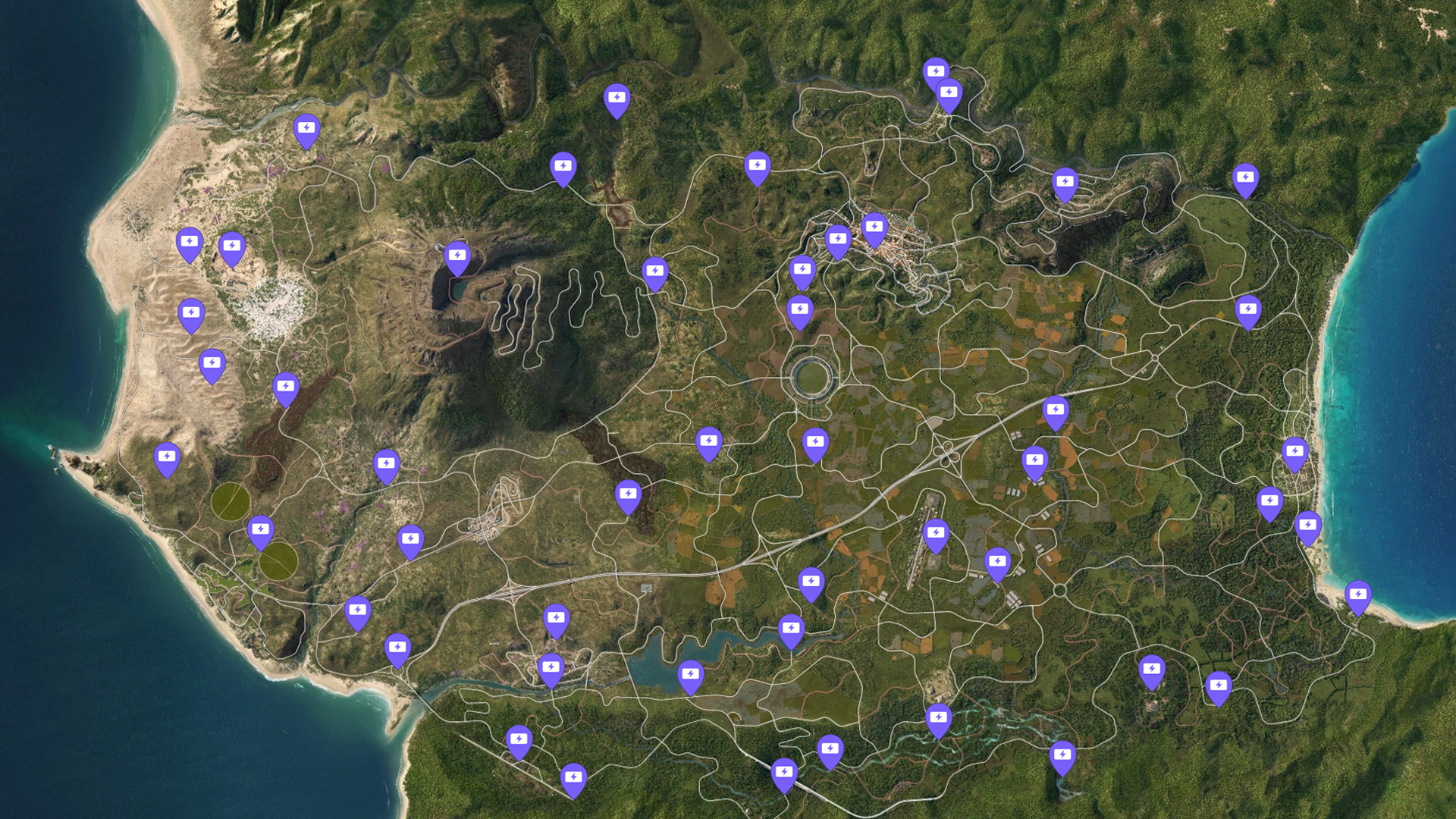The height and width of the screenshot is (819, 1456).
Task: Select the pin on the switchback mountain road
Action: pyautogui.click(x=654, y=269)
